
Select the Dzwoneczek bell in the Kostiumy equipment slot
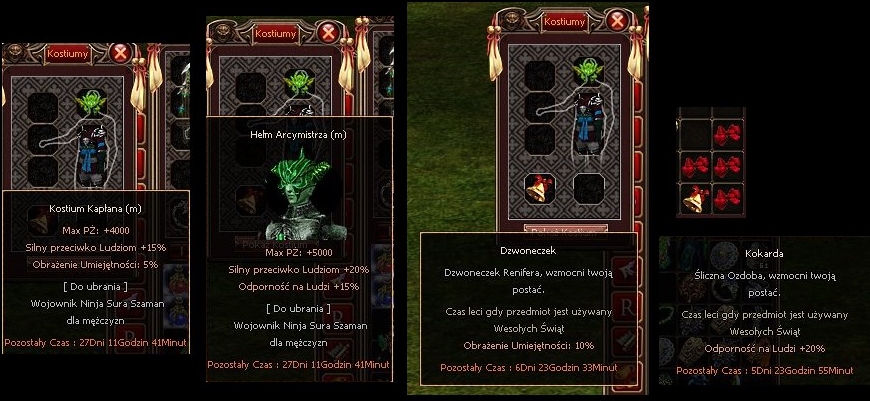pyautogui.click(x=540, y=187)
